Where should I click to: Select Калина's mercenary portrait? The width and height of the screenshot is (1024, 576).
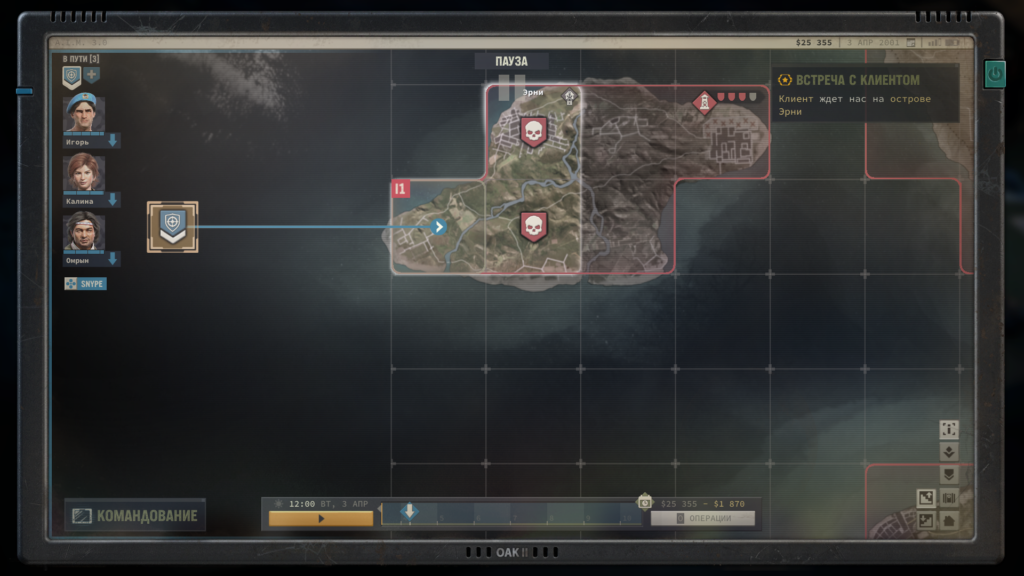[x=84, y=174]
